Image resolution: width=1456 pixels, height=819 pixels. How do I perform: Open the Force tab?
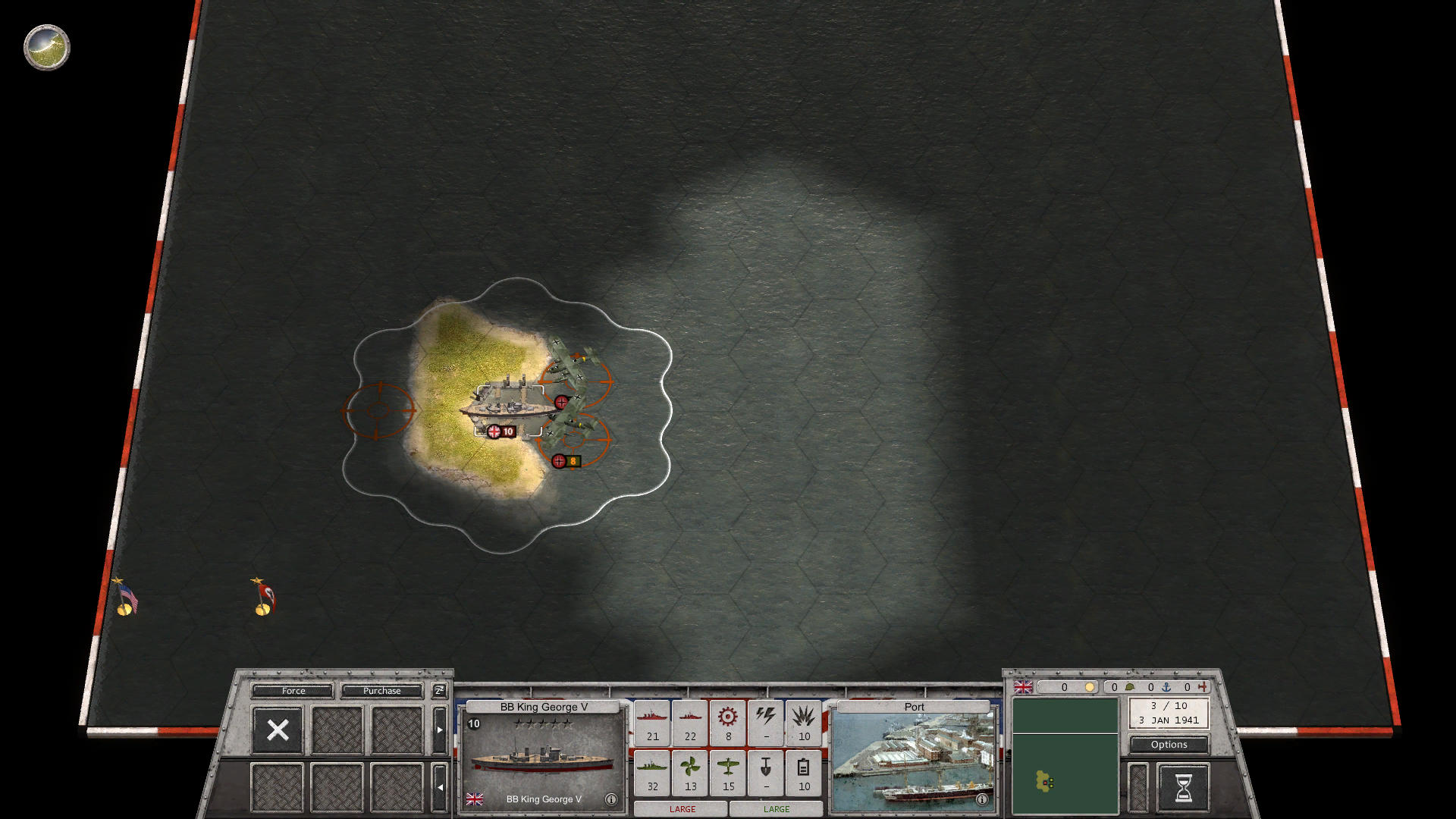pyautogui.click(x=293, y=691)
